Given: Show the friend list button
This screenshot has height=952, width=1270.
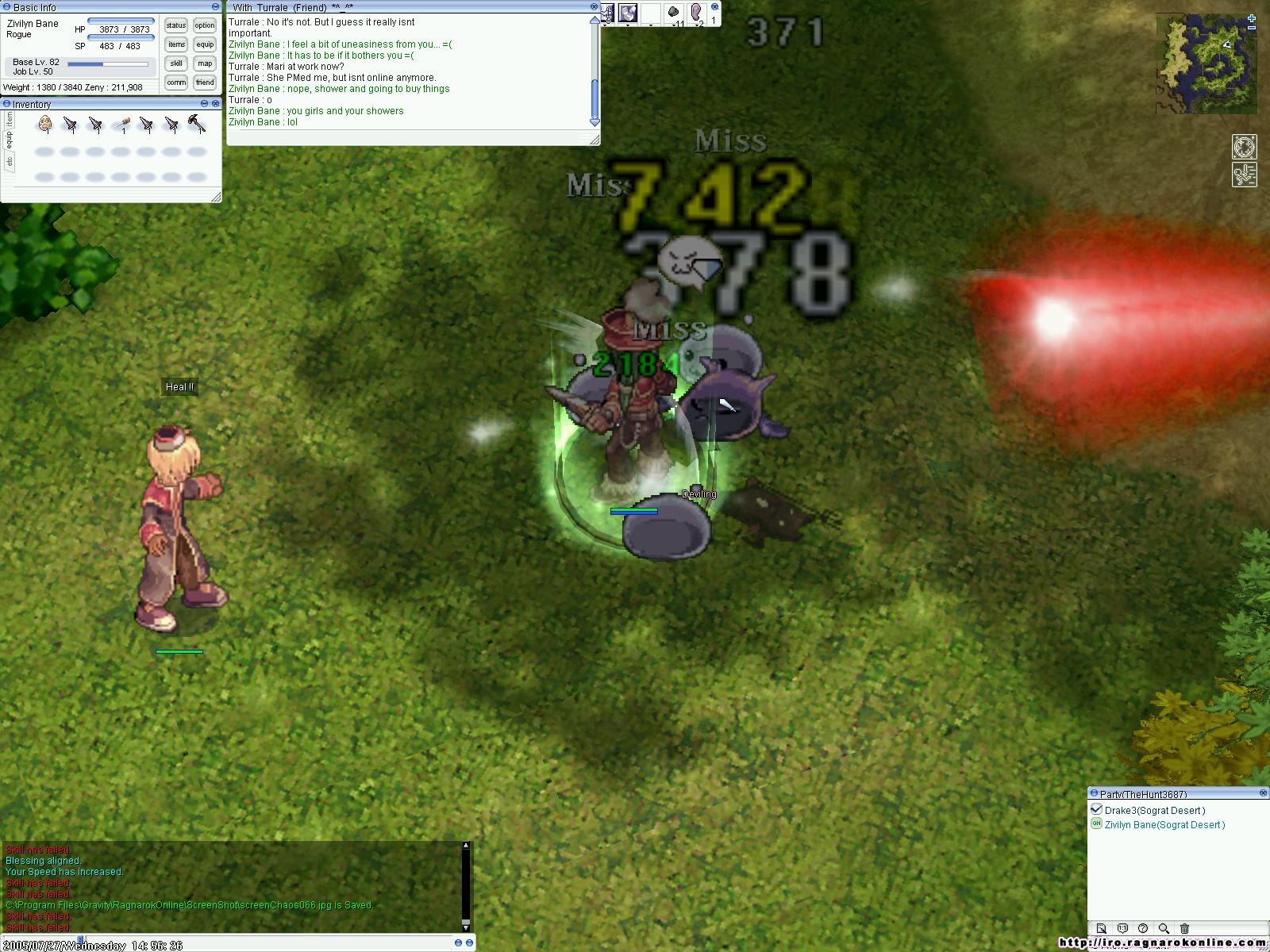Looking at the screenshot, I should pyautogui.click(x=205, y=83).
